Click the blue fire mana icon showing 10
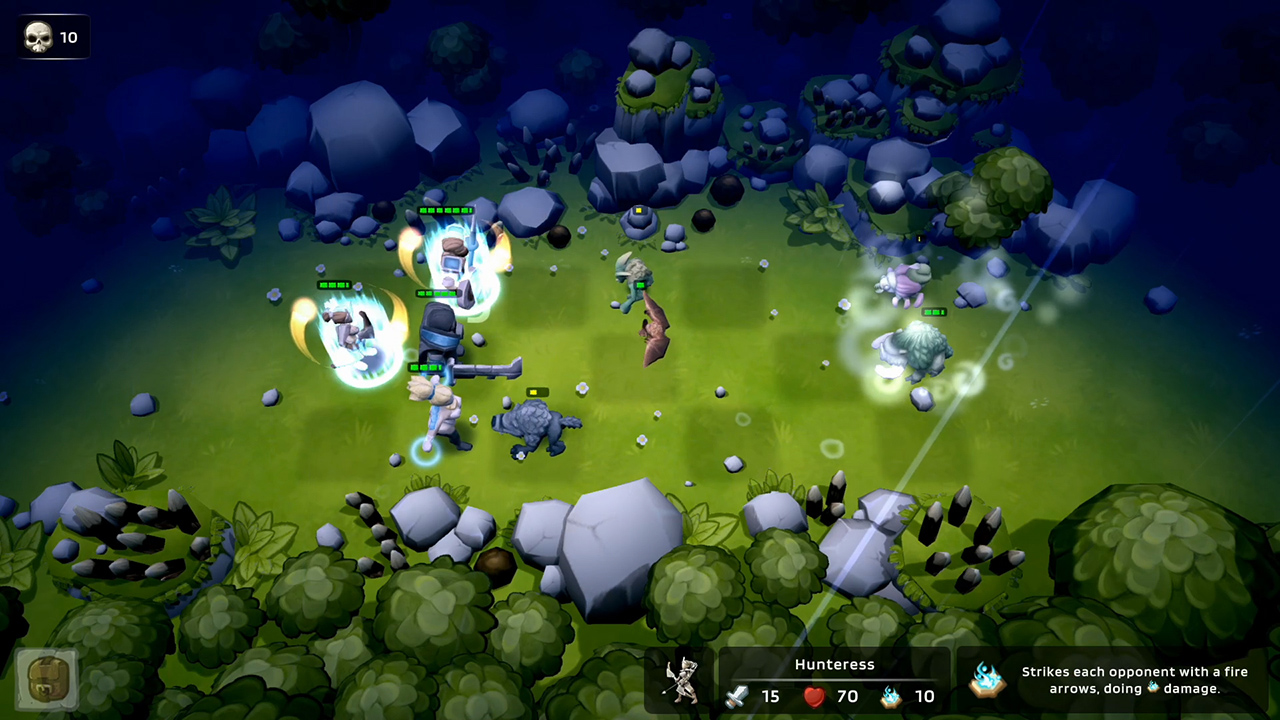 893,697
